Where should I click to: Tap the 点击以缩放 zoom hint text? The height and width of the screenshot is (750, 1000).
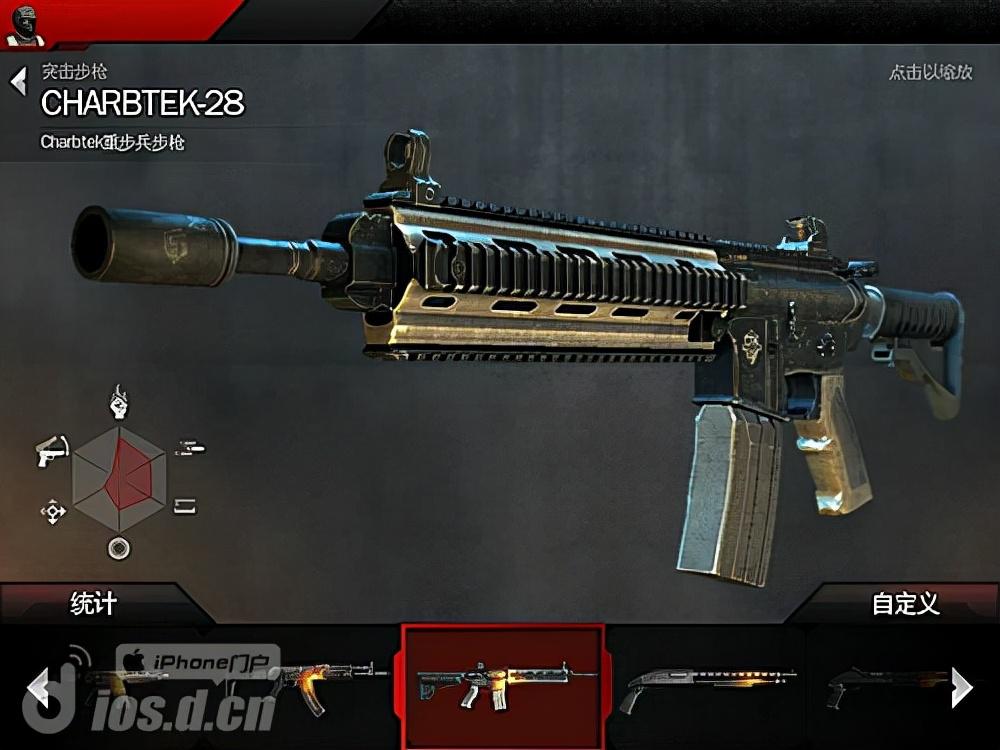(x=930, y=73)
